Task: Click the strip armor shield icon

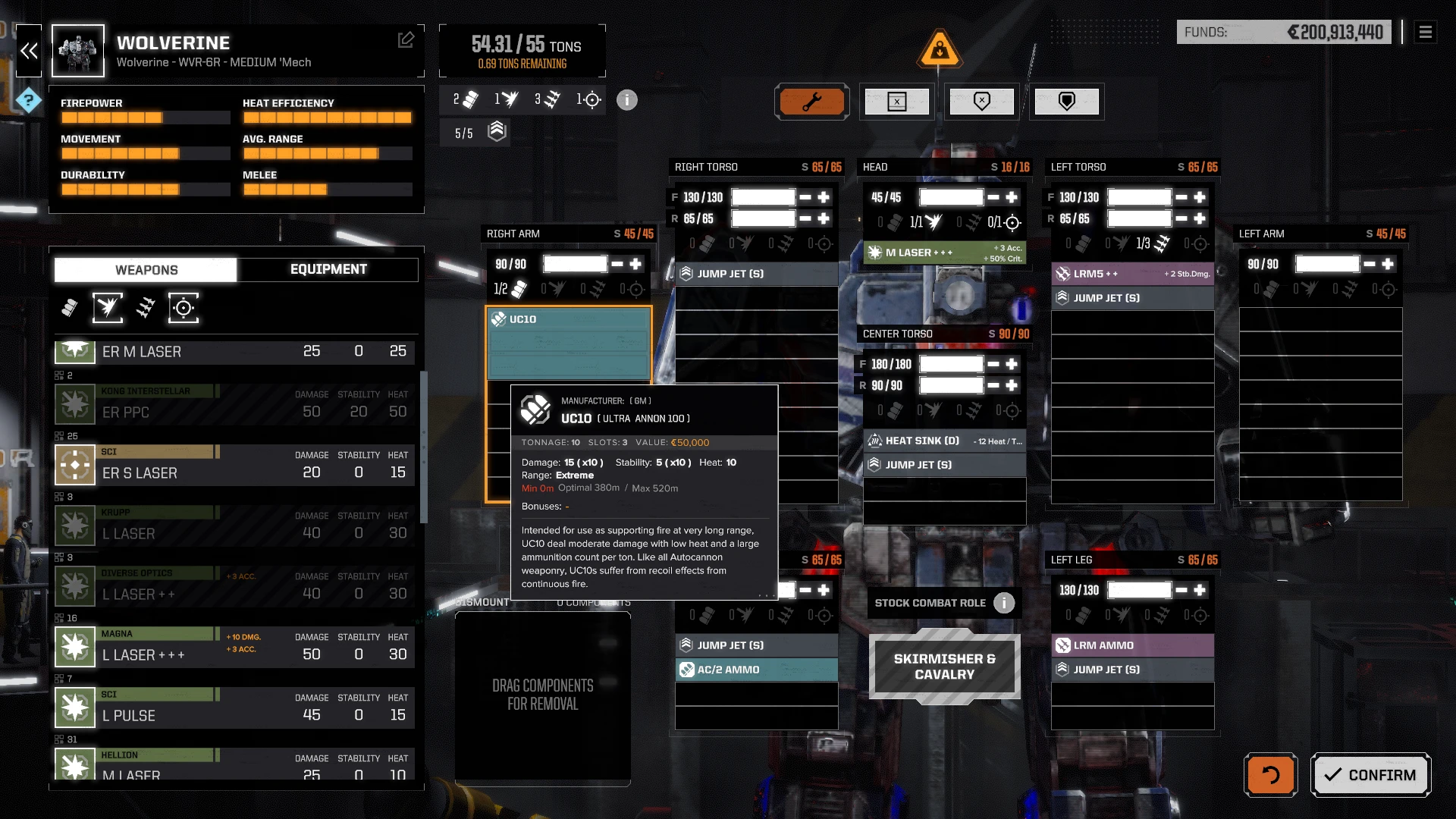Action: pyautogui.click(x=982, y=101)
